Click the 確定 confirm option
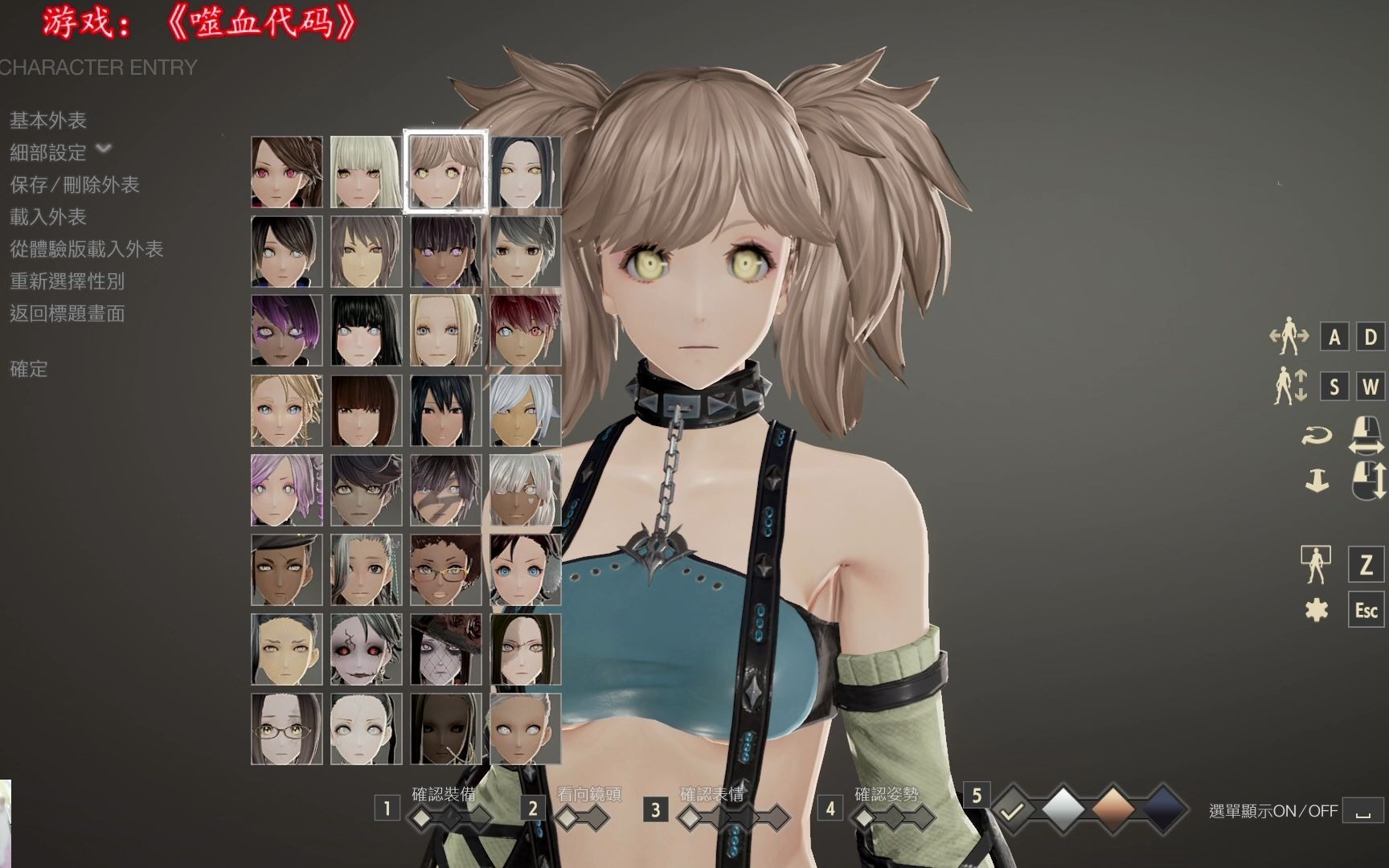The image size is (1389, 868). point(31,371)
